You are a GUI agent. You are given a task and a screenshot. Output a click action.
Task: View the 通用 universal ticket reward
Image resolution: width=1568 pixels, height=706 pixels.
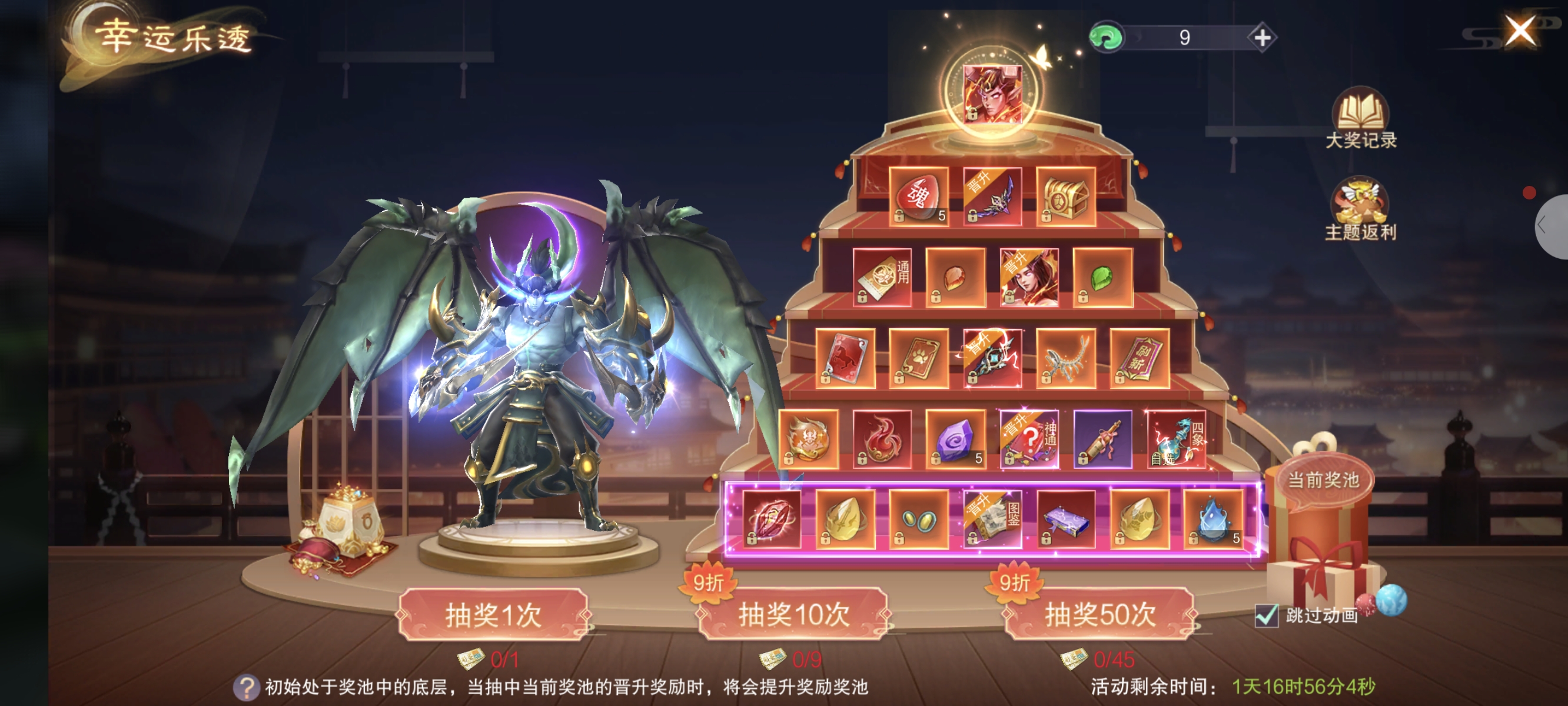(x=882, y=278)
